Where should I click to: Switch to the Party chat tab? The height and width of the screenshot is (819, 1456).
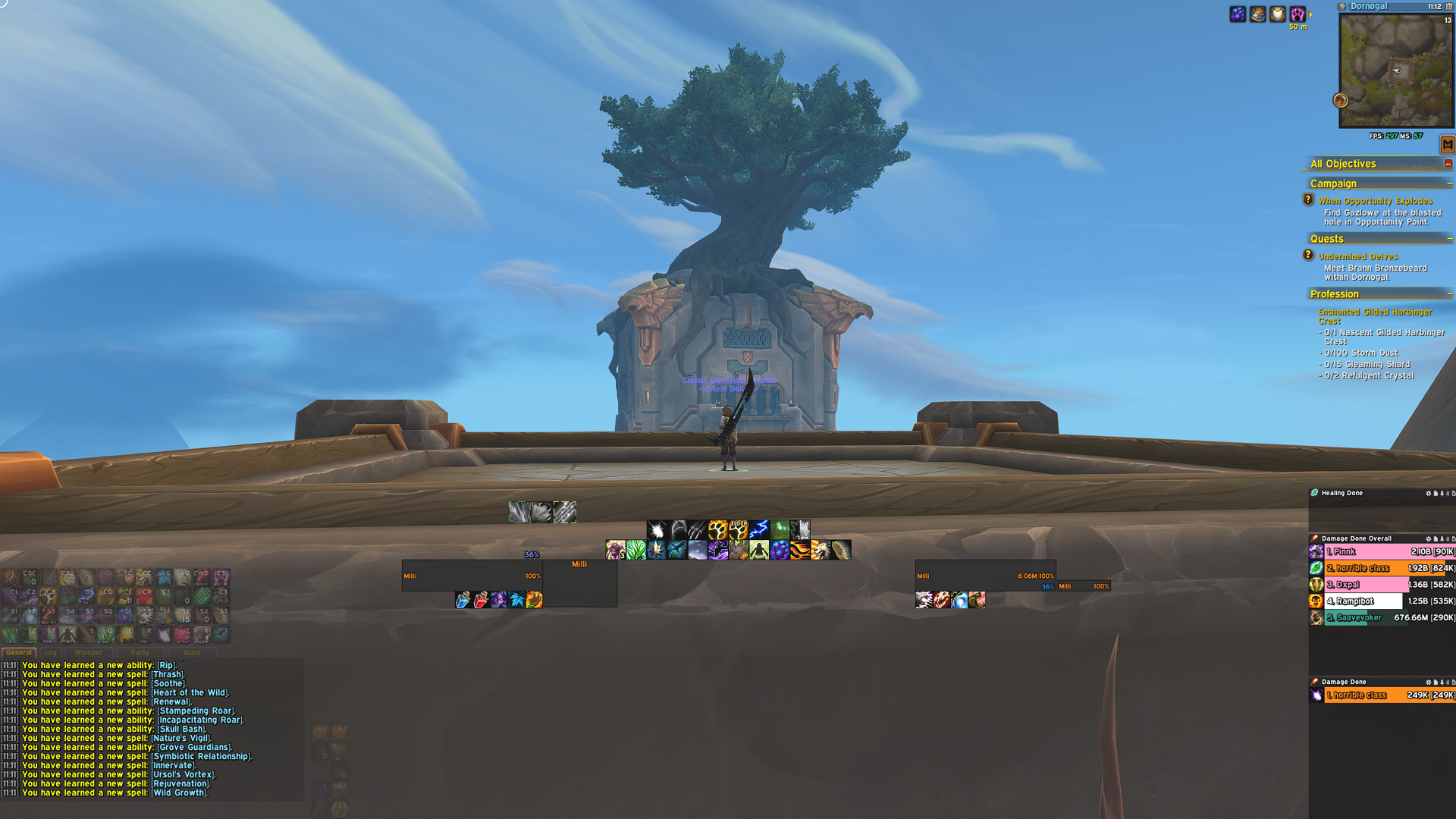pyautogui.click(x=140, y=652)
